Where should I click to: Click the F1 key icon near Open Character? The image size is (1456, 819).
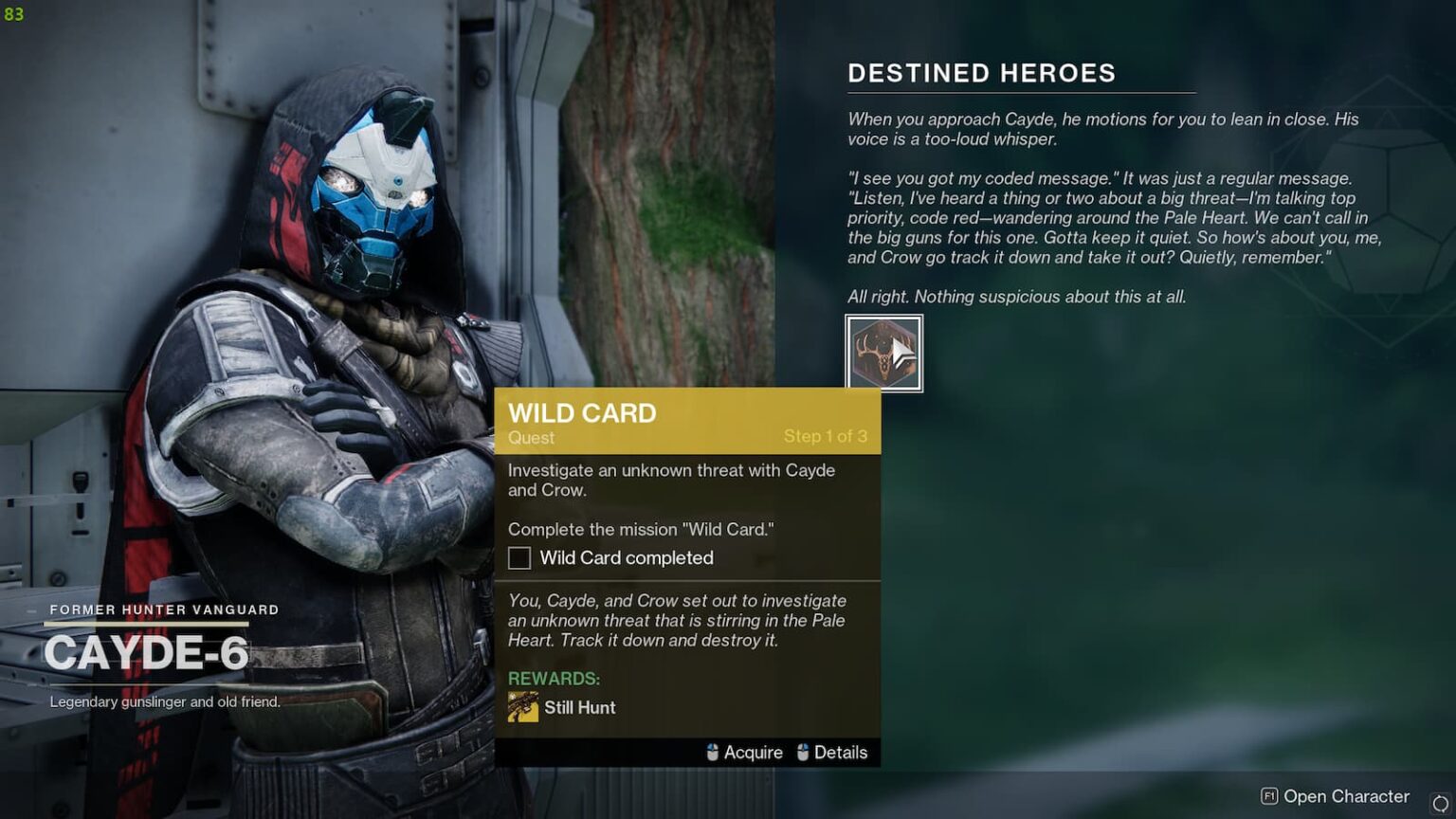tap(1269, 796)
